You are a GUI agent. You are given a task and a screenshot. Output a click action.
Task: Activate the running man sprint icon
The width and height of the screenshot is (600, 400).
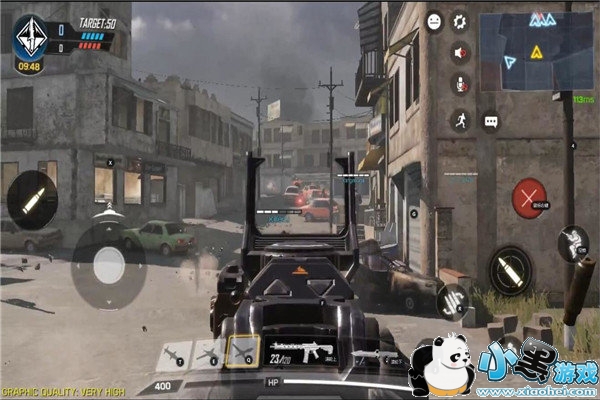tap(461, 120)
